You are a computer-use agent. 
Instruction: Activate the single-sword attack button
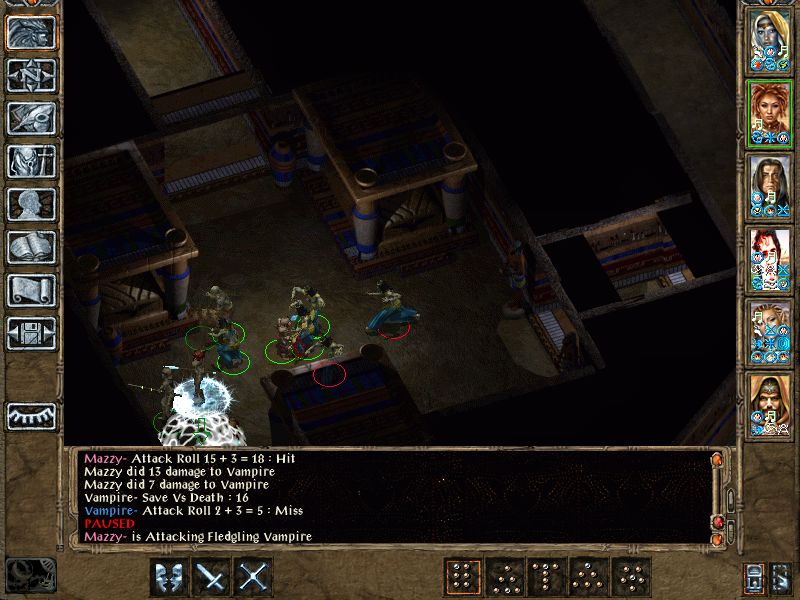[x=212, y=577]
